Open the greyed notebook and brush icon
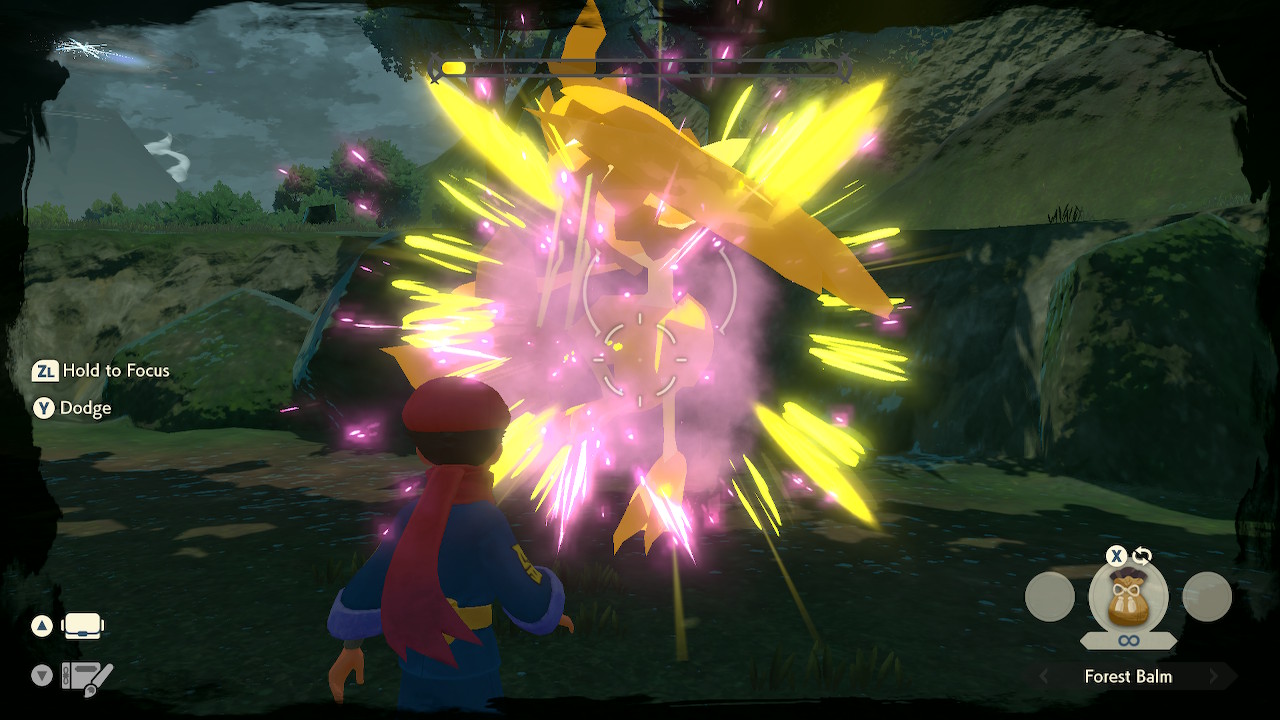The width and height of the screenshot is (1280, 720). 86,677
